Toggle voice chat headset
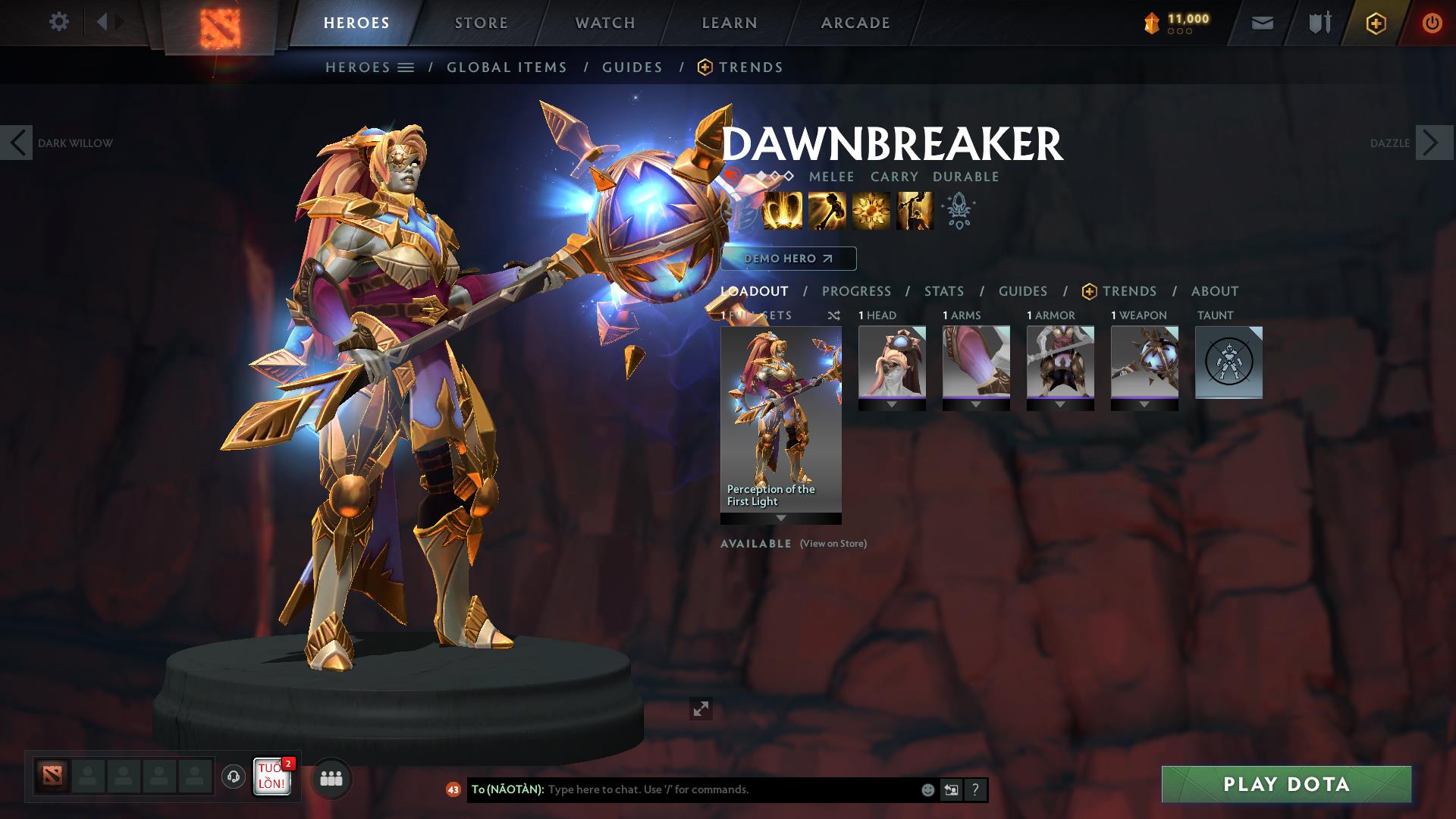The image size is (1456, 819). [x=232, y=778]
